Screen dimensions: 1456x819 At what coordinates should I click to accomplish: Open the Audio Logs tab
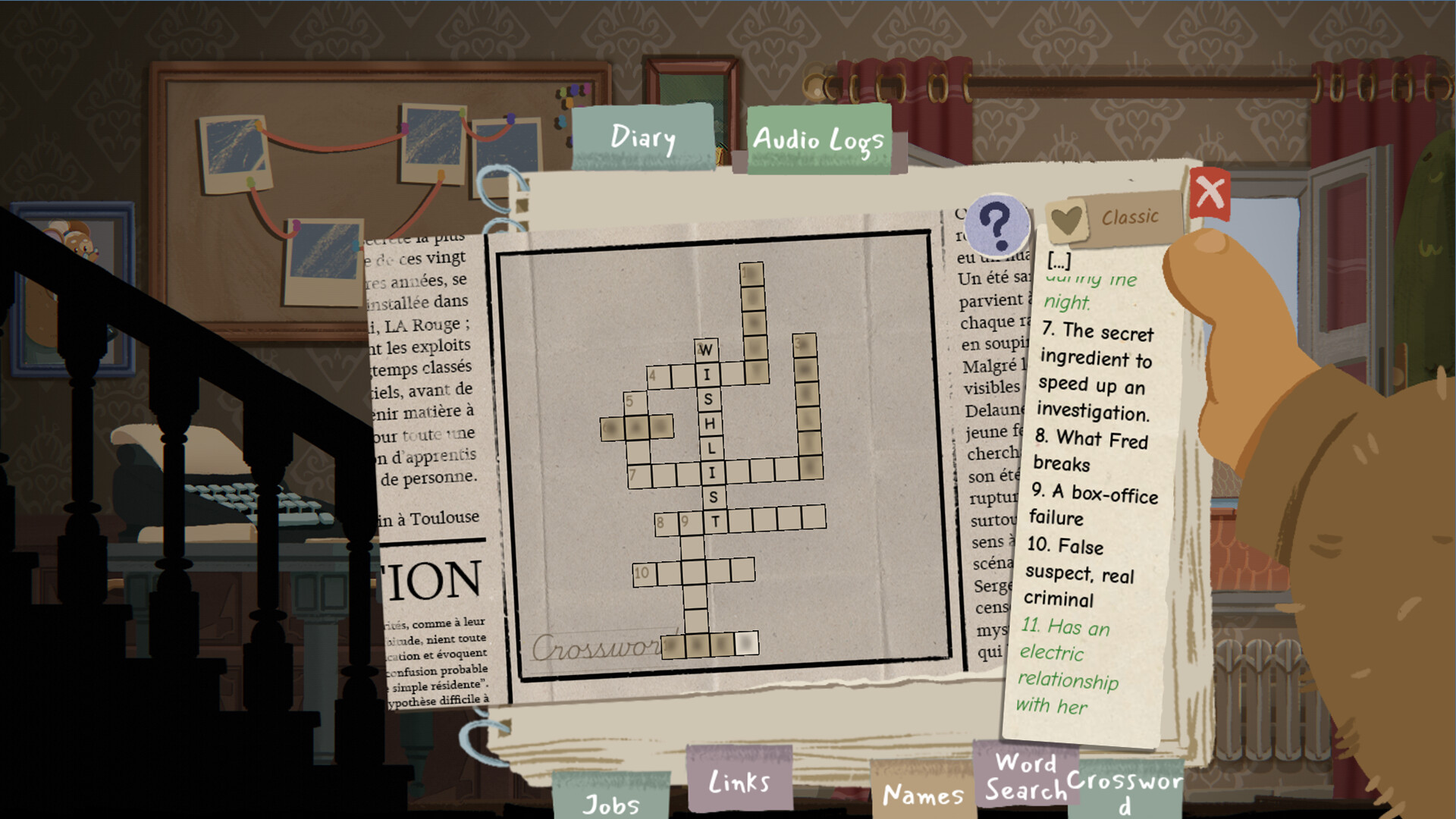(x=817, y=140)
